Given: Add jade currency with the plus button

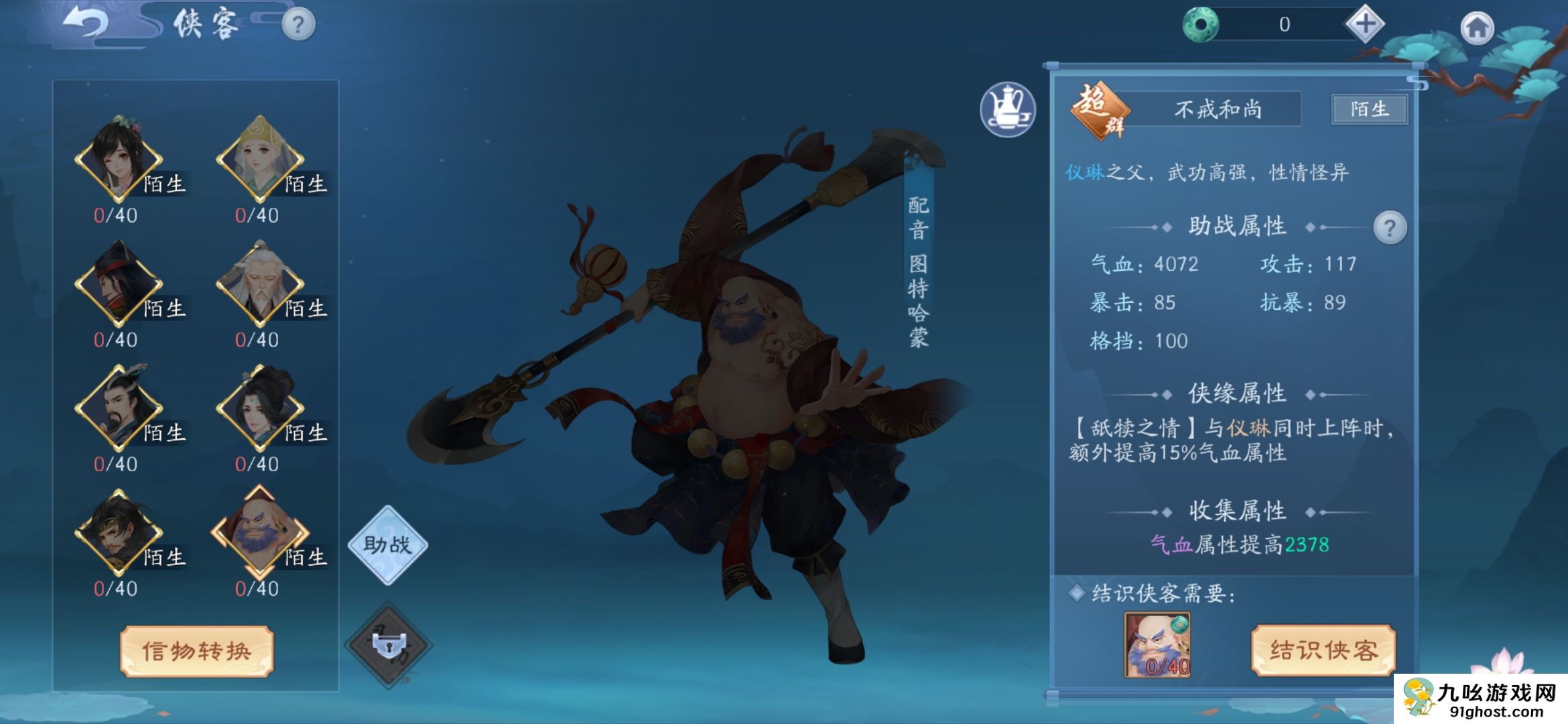Looking at the screenshot, I should click(x=1364, y=25).
